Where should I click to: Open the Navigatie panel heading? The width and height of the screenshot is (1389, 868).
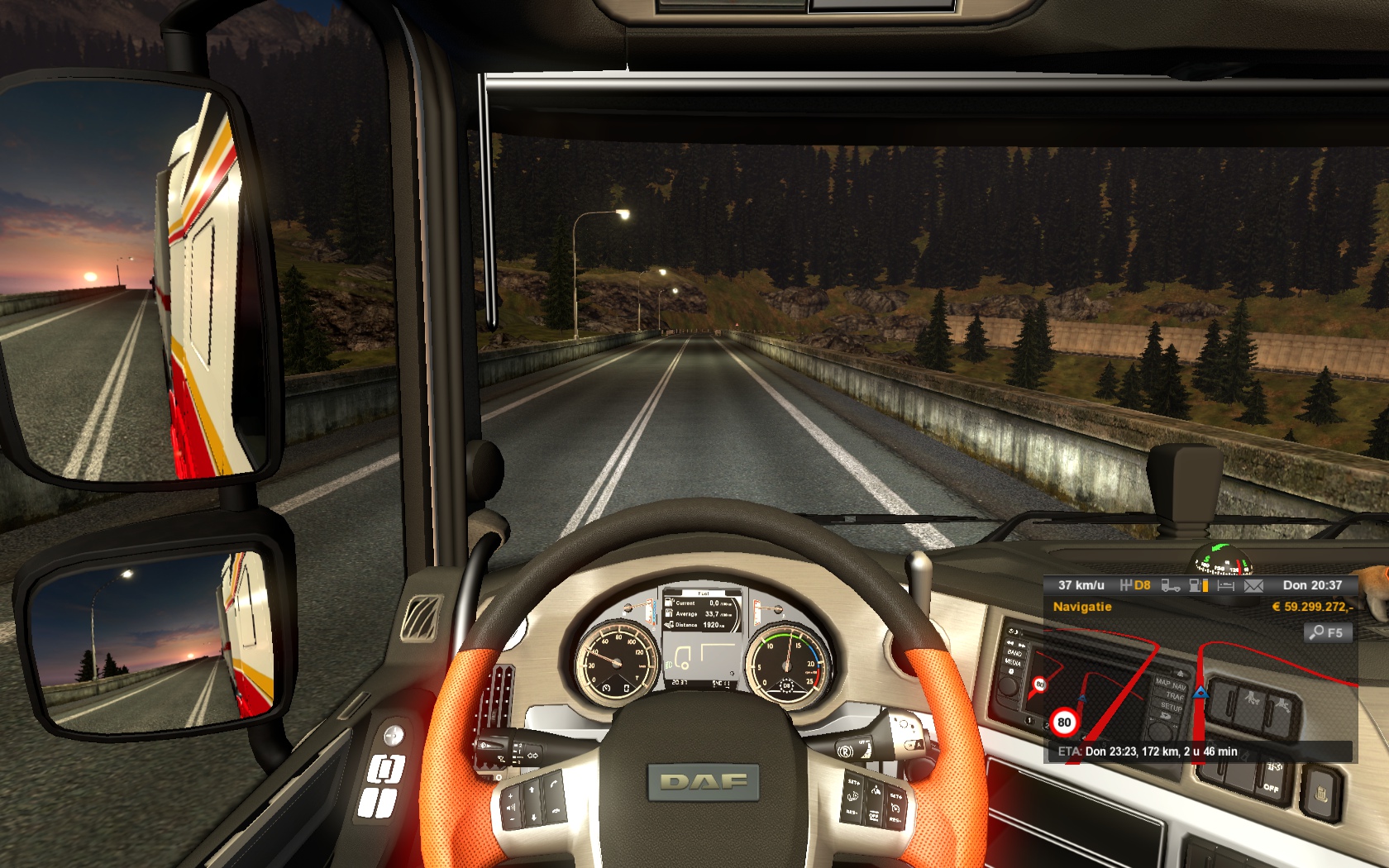pos(1081,607)
